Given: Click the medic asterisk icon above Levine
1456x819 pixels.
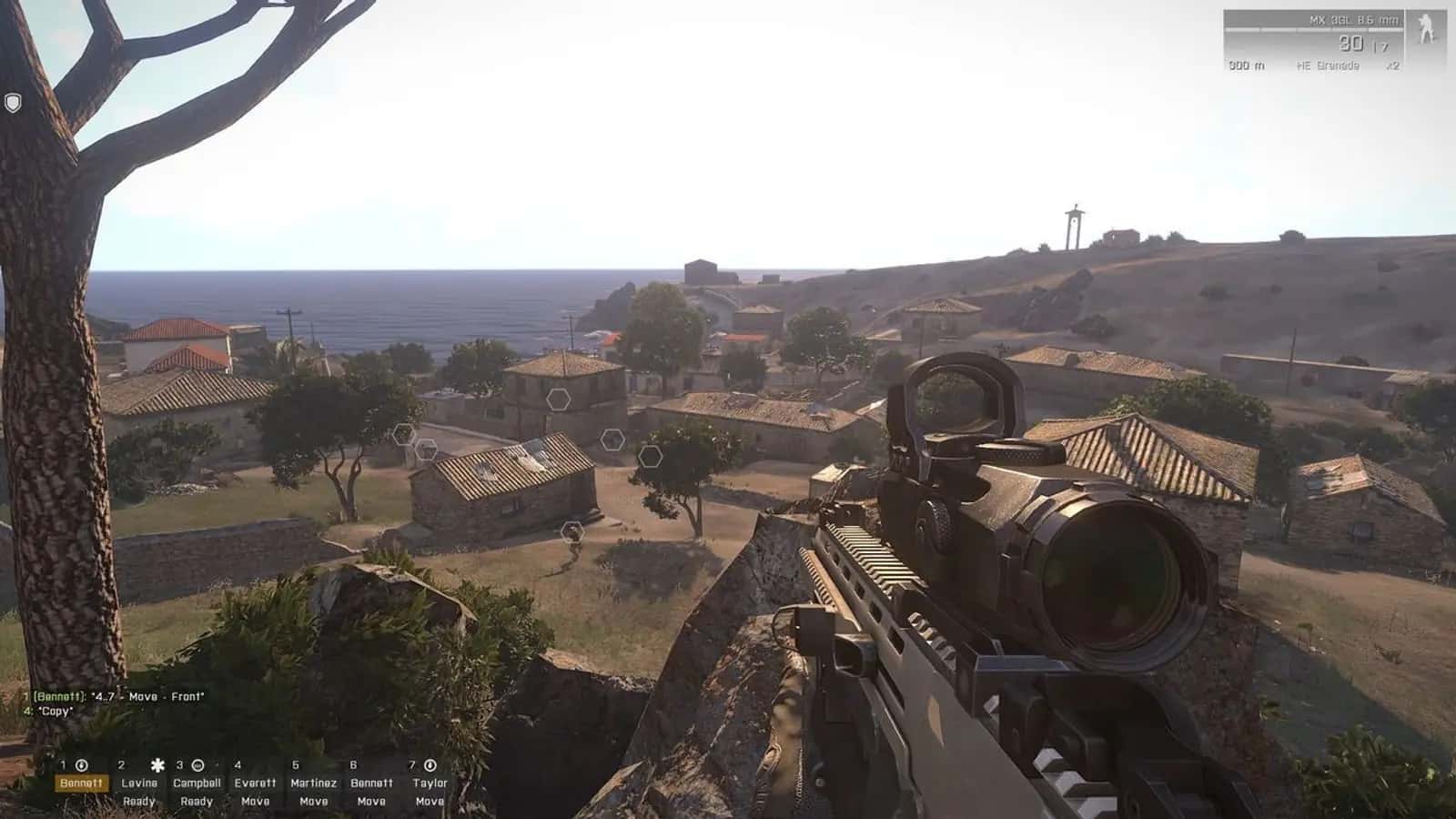Looking at the screenshot, I should [x=157, y=765].
